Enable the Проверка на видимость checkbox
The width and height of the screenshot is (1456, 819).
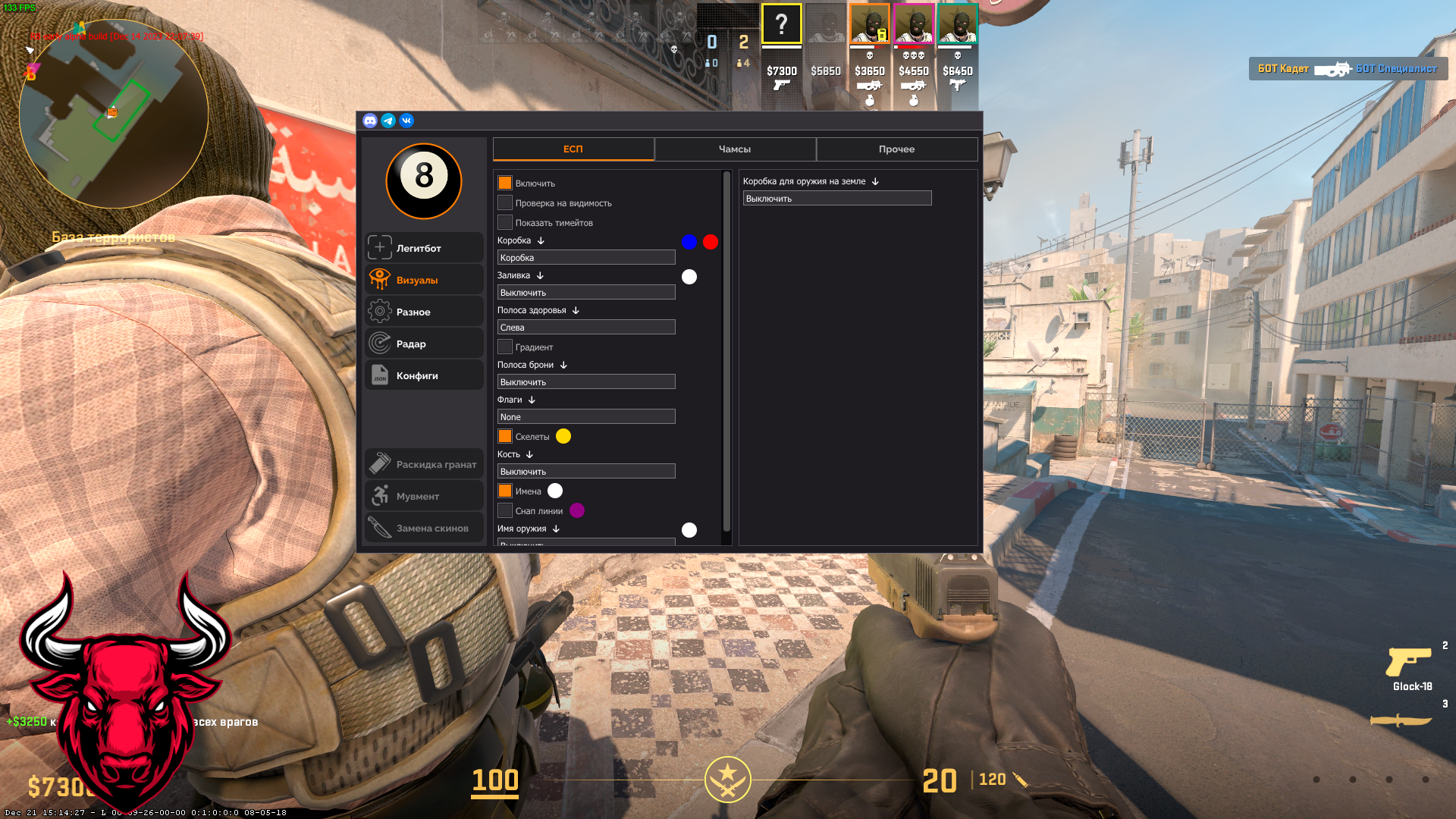pos(505,202)
